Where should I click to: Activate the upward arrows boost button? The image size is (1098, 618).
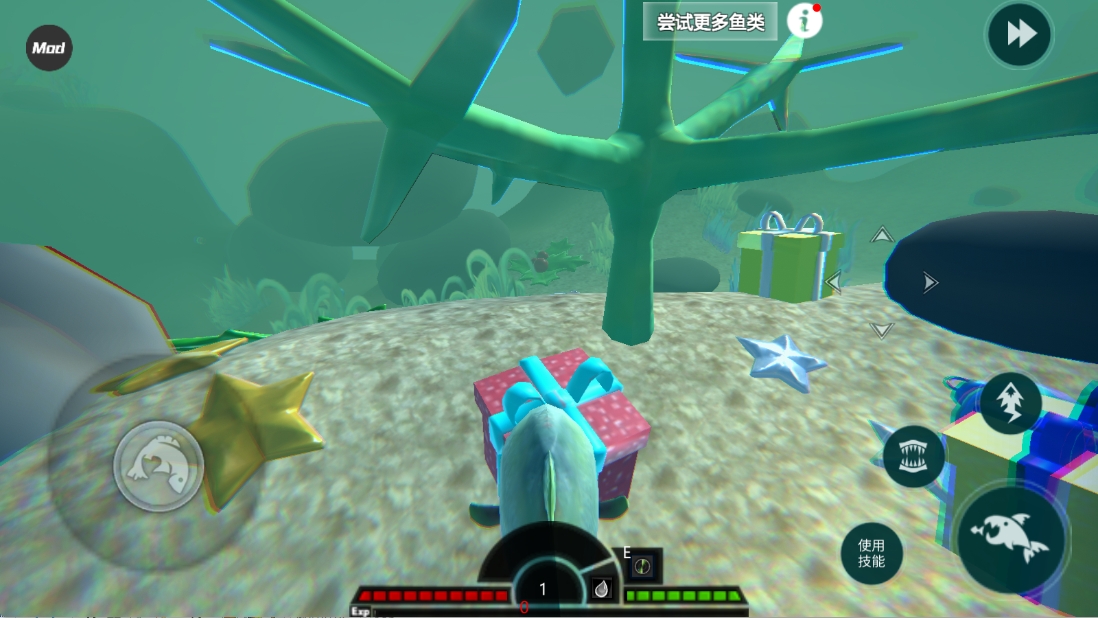[x=1010, y=403]
